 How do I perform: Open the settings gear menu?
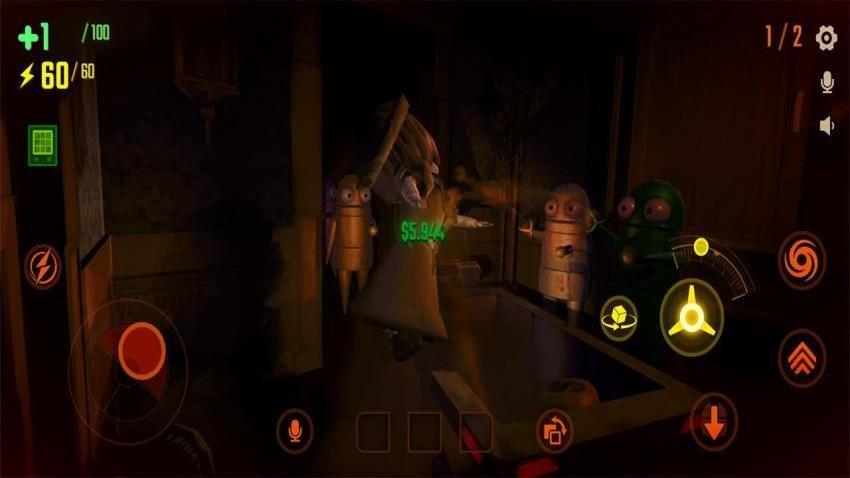[826, 38]
